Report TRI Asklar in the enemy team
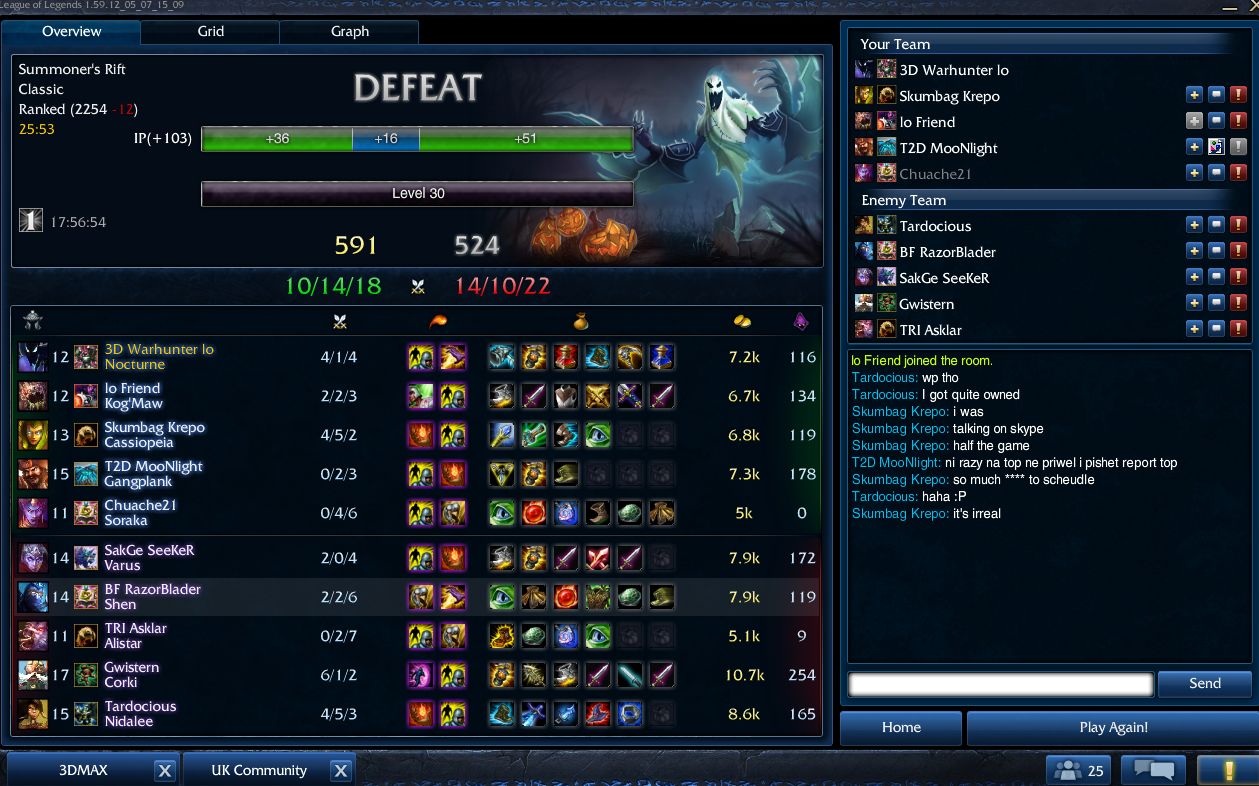Screen dimensions: 1259x786 pos(1238,330)
